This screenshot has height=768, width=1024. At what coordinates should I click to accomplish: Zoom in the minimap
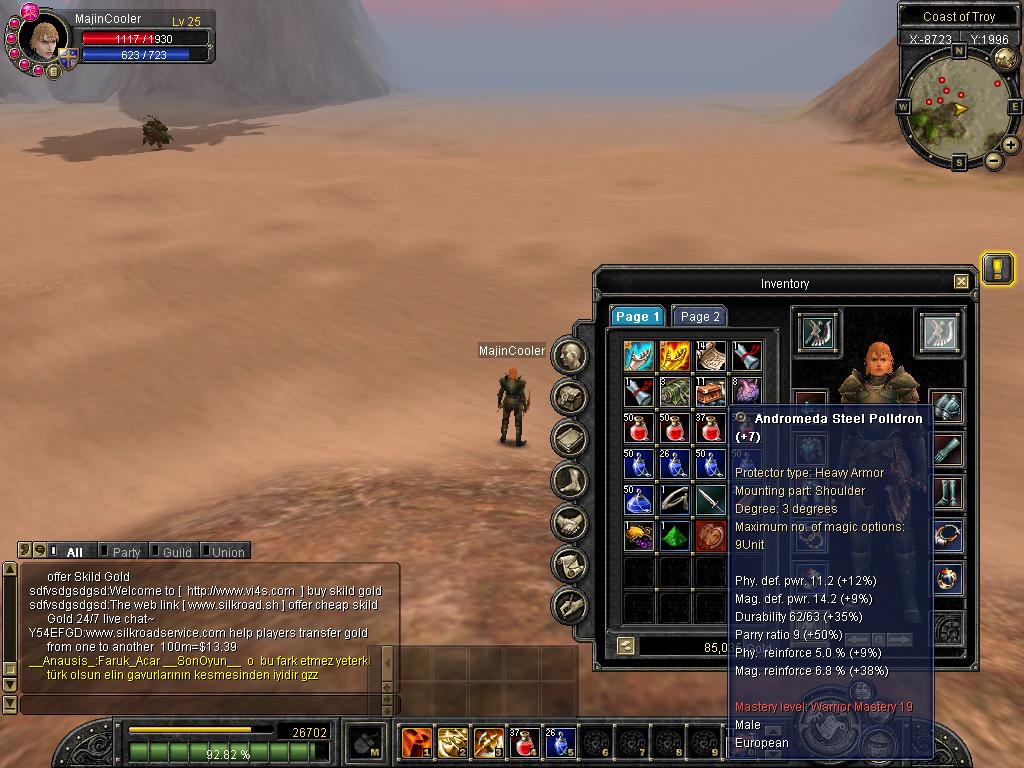point(1011,145)
